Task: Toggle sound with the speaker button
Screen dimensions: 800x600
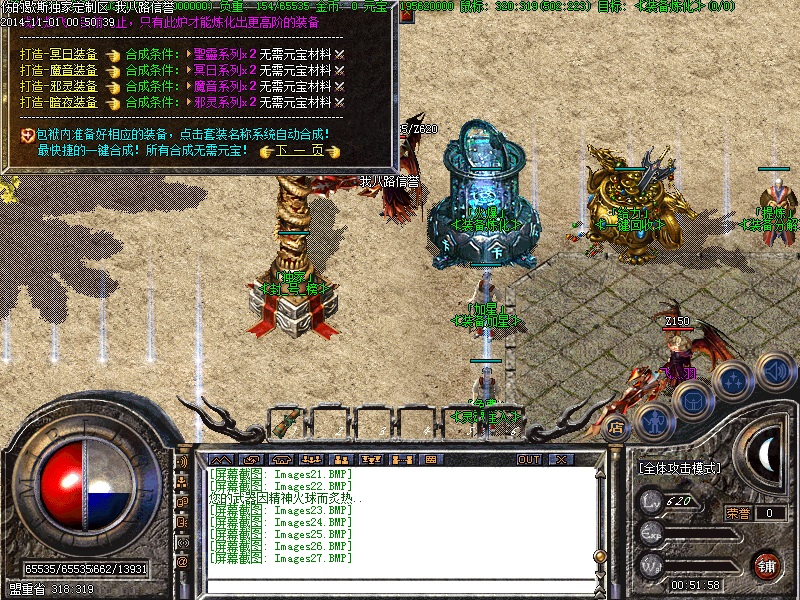Action: click(775, 369)
